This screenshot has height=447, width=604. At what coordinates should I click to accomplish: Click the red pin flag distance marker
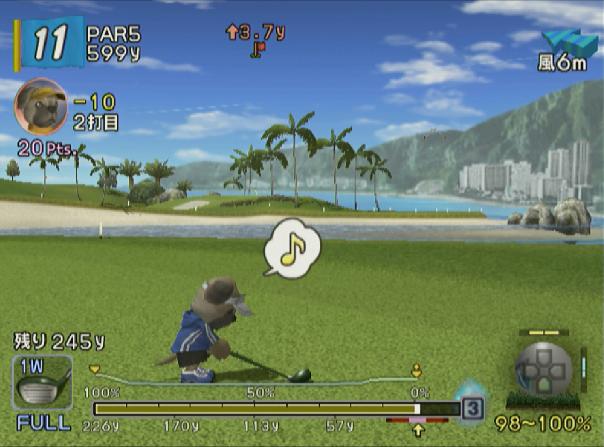(x=259, y=47)
